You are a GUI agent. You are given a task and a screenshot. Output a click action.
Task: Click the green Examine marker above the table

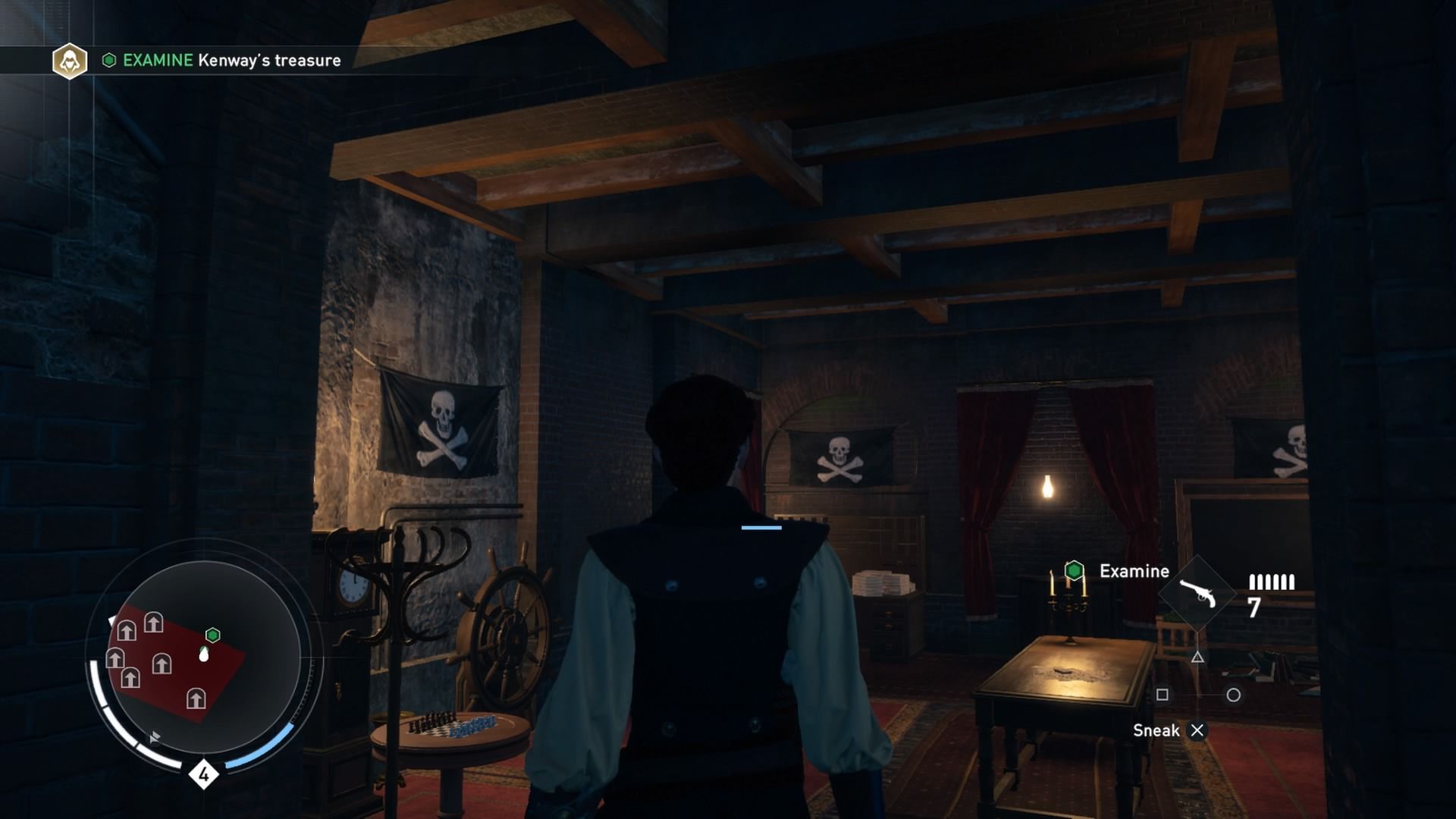pos(1074,570)
